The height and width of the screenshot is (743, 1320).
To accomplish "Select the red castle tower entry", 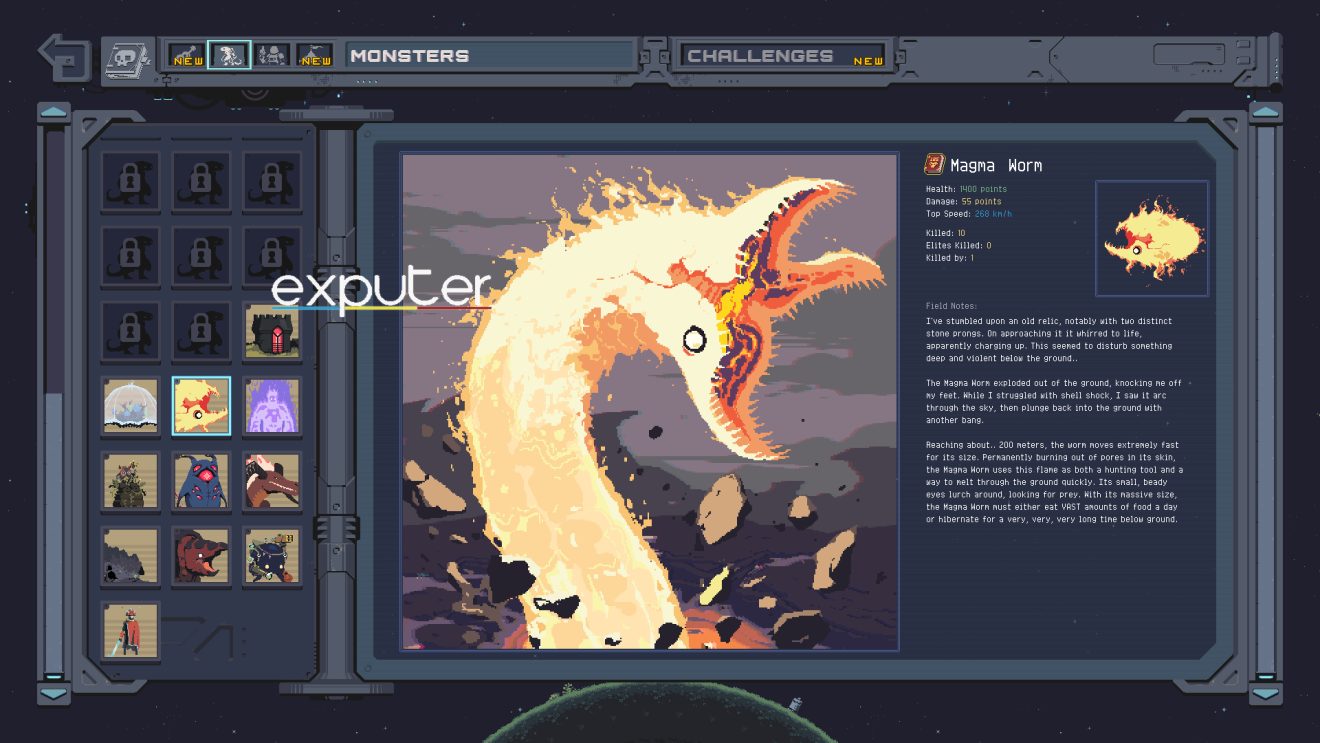I will click(x=272, y=330).
